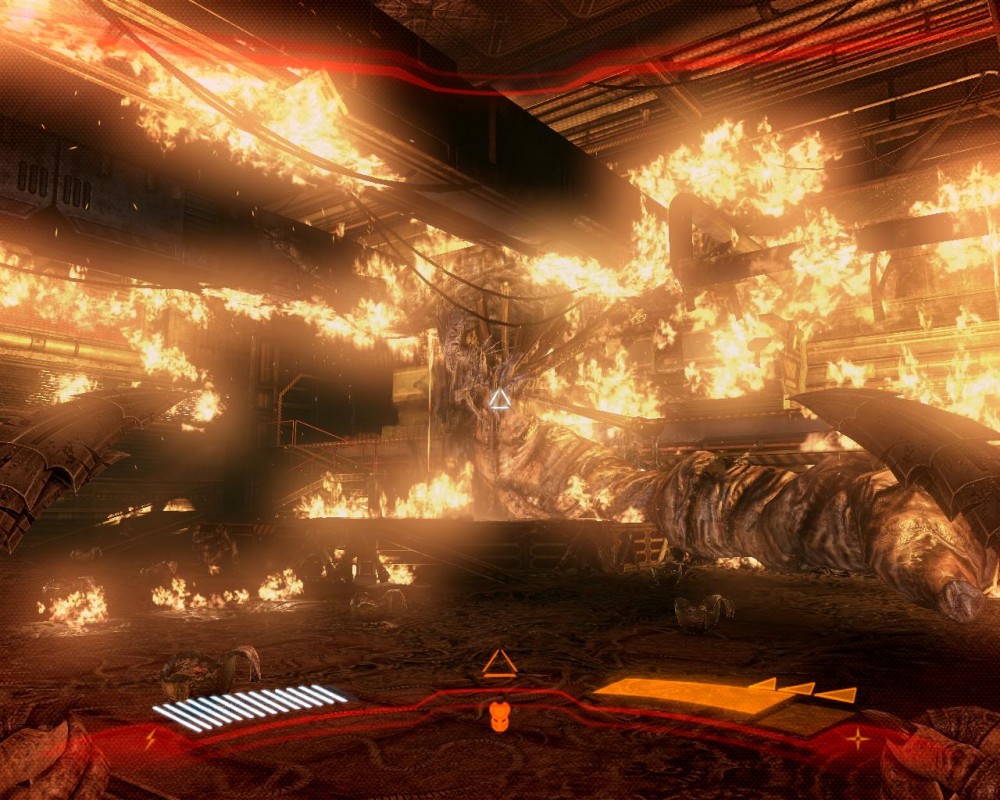Screen dimensions: 1000x800
Task: Click the triangular targeting reticle
Action: 499,400
